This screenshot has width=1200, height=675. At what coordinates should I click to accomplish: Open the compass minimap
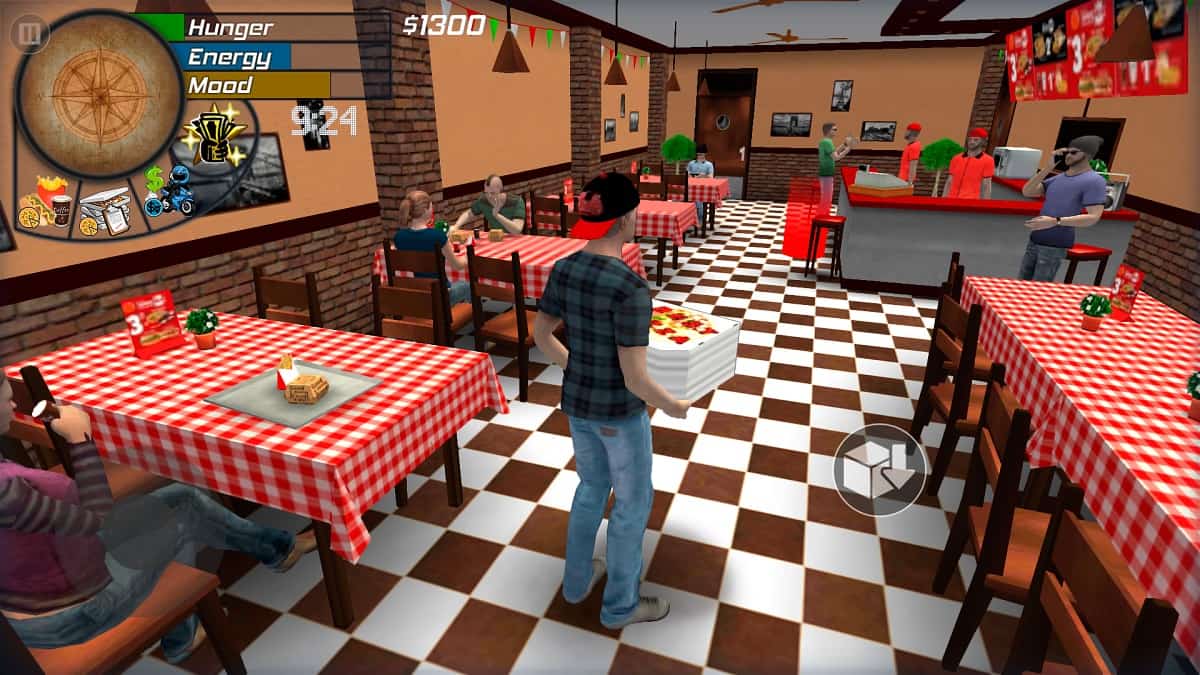(100, 93)
